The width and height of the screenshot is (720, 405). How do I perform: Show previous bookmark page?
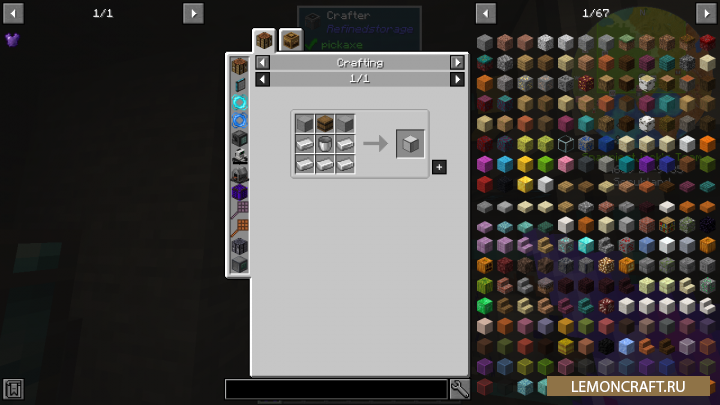coord(13,13)
